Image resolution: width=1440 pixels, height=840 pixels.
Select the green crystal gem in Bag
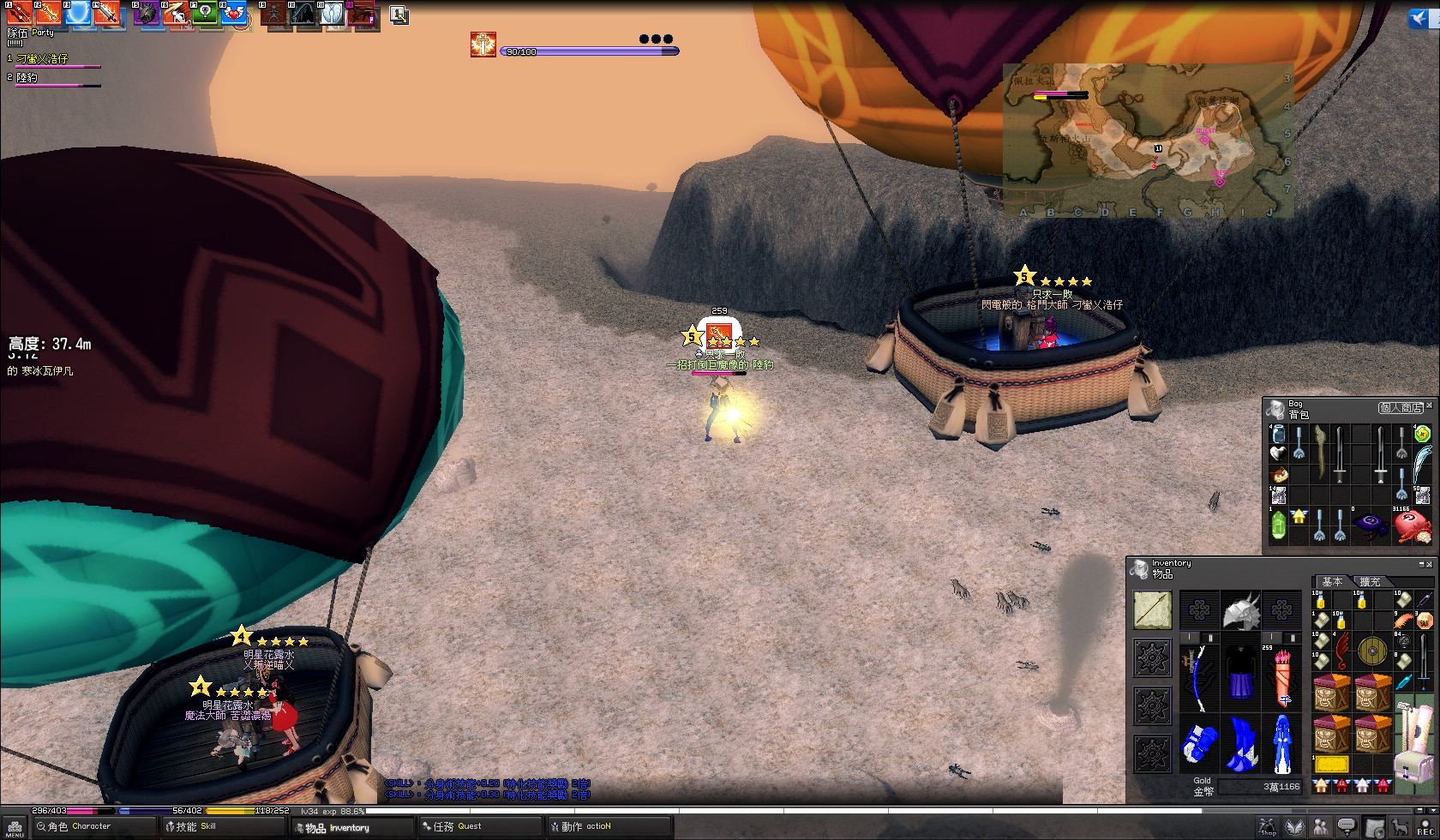pyautogui.click(x=1278, y=525)
